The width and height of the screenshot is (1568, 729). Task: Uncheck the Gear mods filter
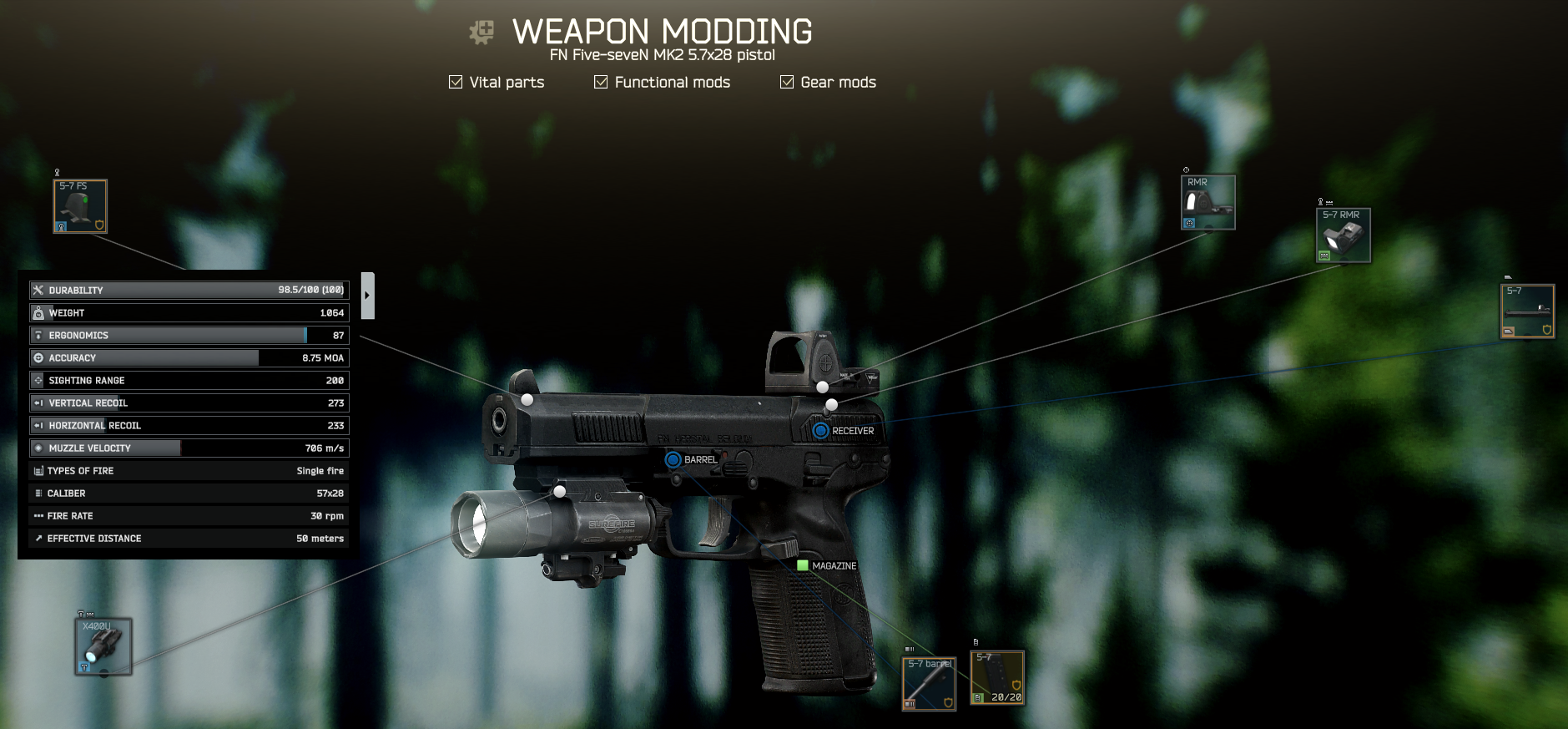coord(787,82)
